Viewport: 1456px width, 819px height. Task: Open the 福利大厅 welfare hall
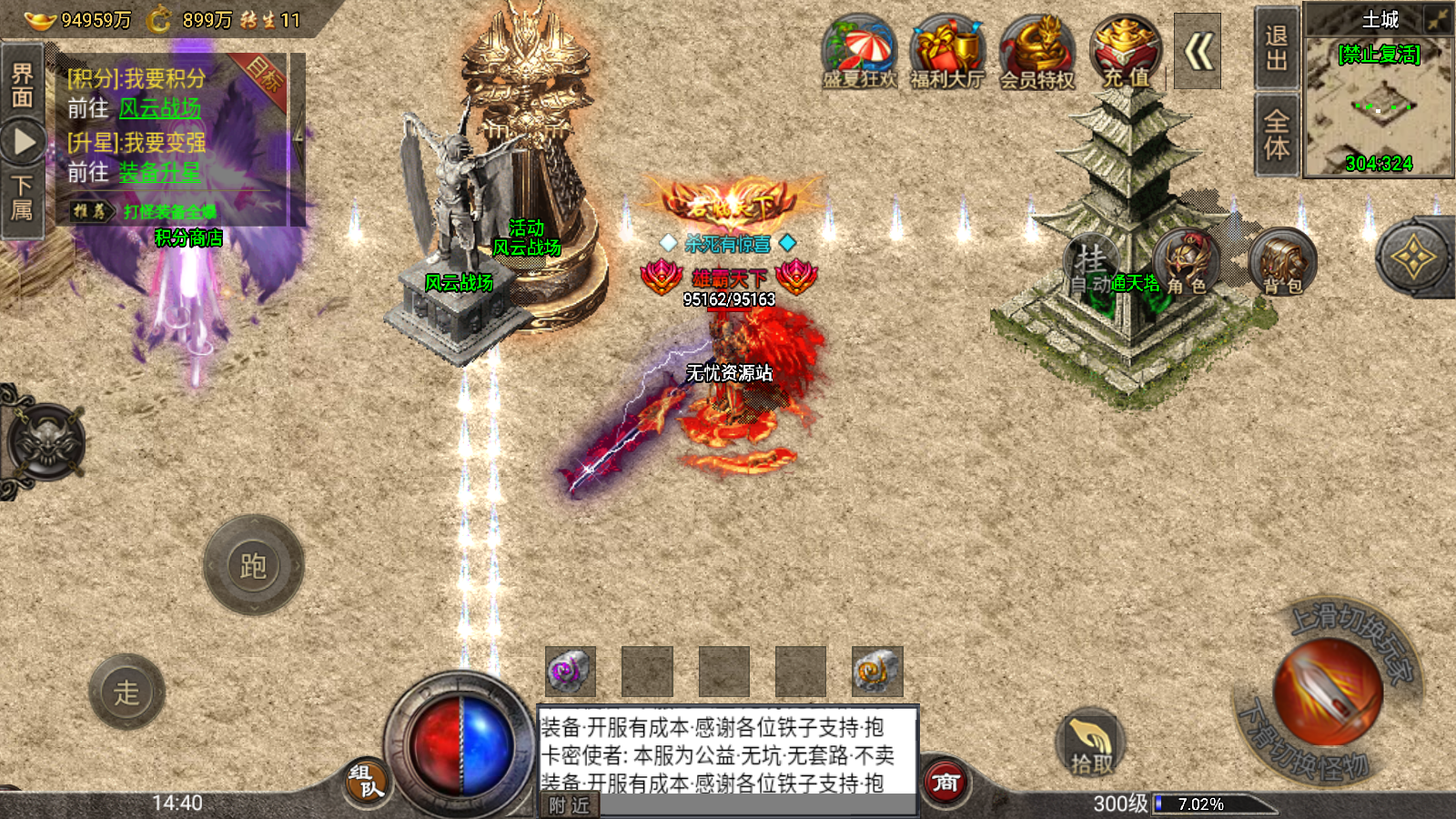947,53
